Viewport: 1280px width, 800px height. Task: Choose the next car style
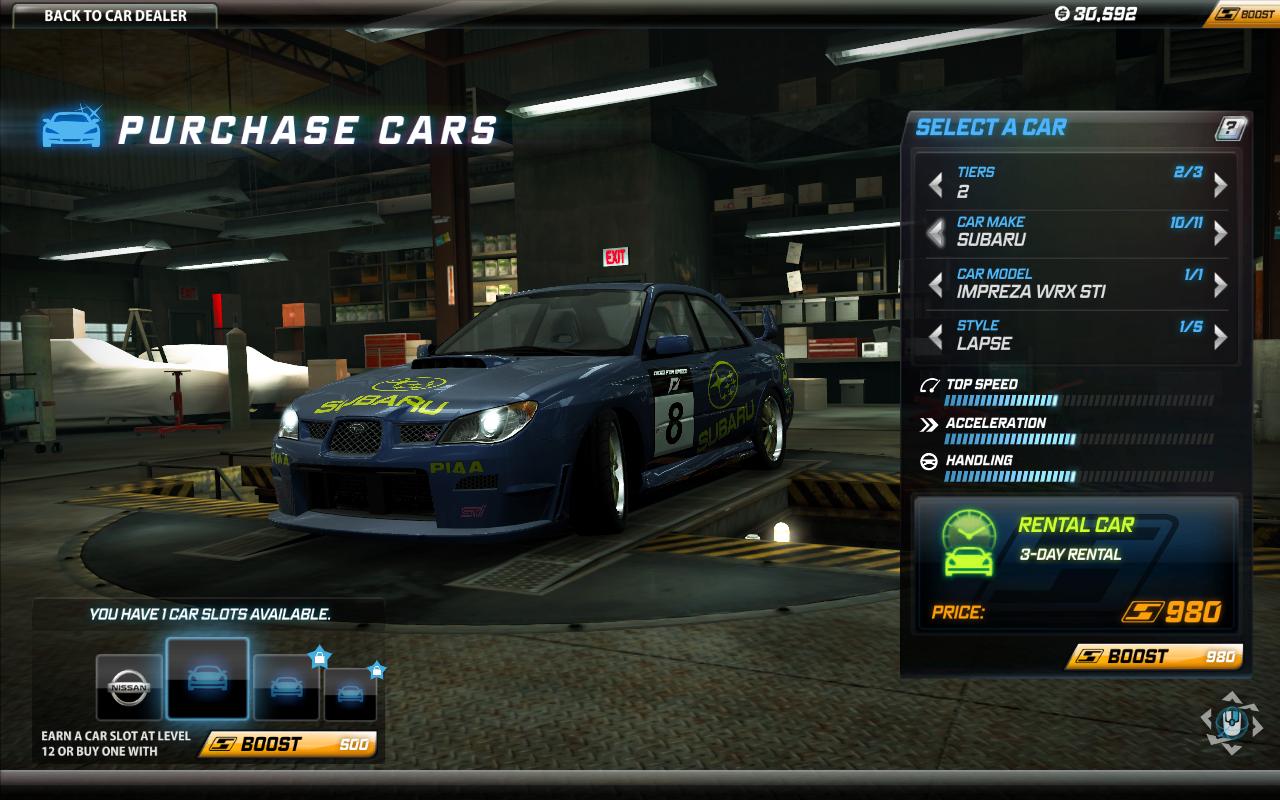pos(1220,337)
